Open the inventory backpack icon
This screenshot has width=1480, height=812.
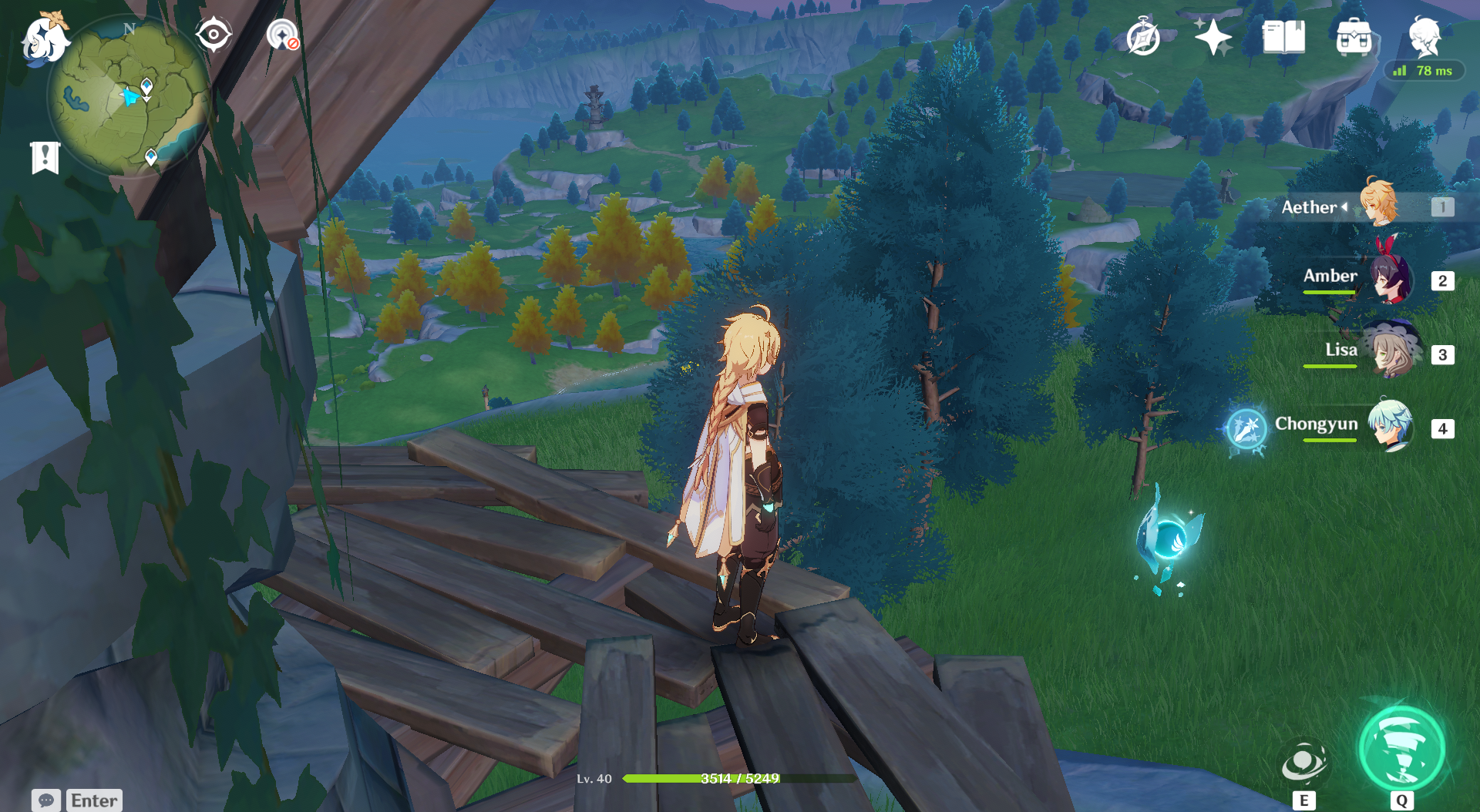coord(1354,37)
